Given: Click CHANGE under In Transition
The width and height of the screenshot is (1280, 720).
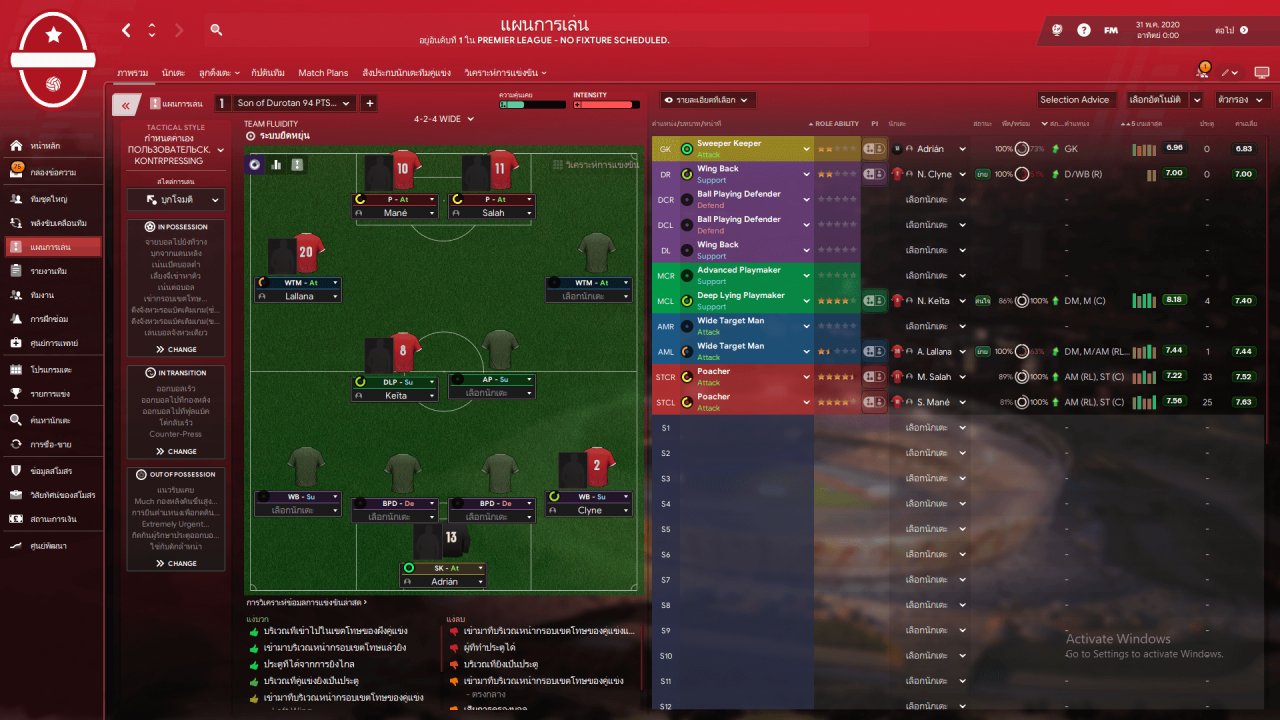Looking at the screenshot, I should [x=176, y=452].
